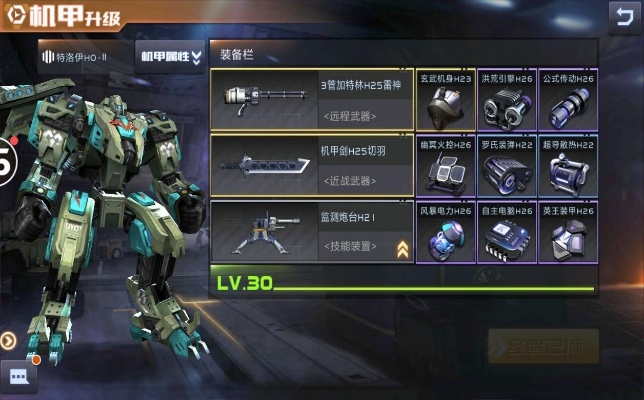This screenshot has width=644, height=400.
Task: Click the greyed-out orange button below level bar
Action: click(543, 345)
